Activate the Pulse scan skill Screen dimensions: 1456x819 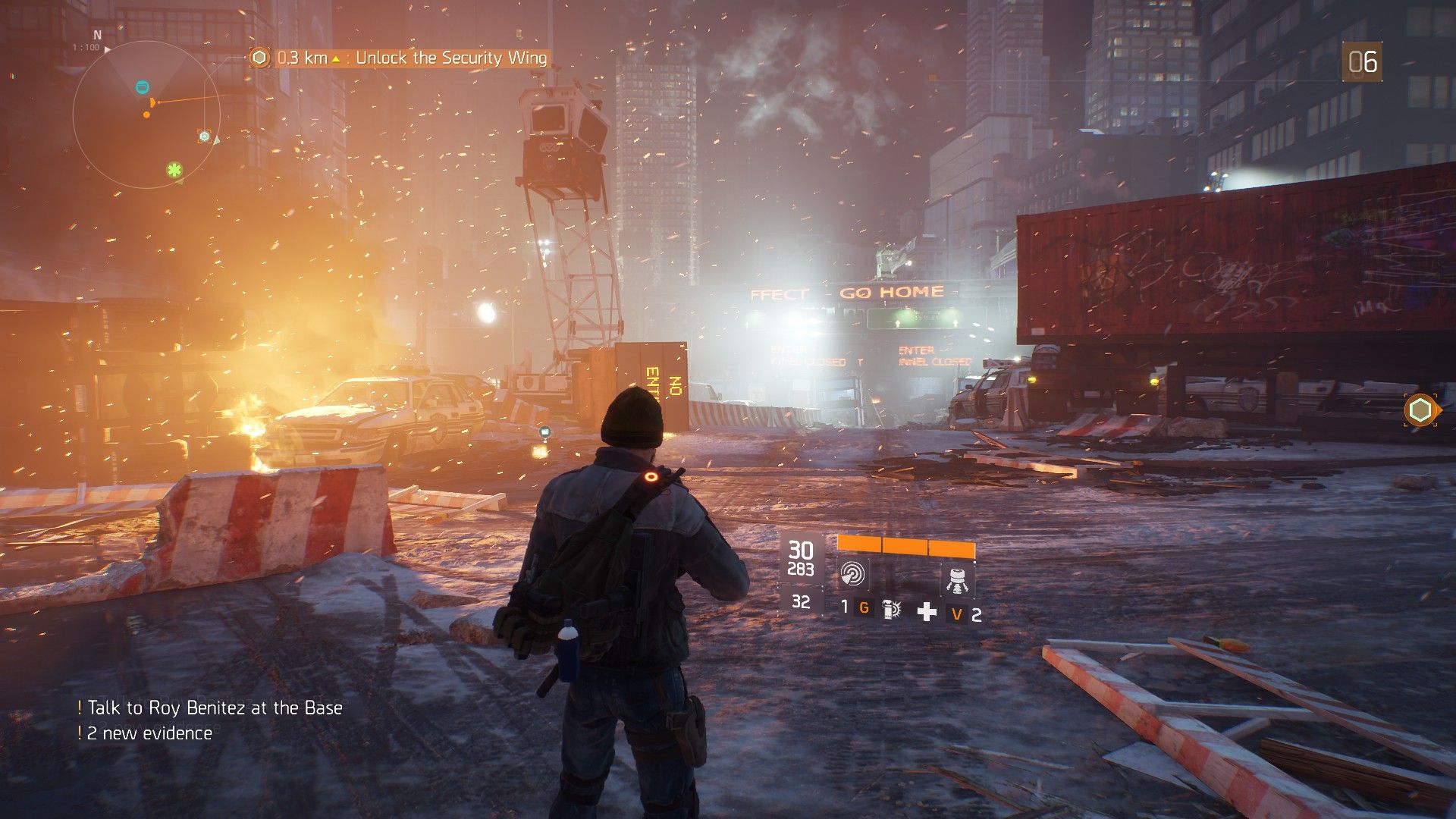click(x=853, y=574)
